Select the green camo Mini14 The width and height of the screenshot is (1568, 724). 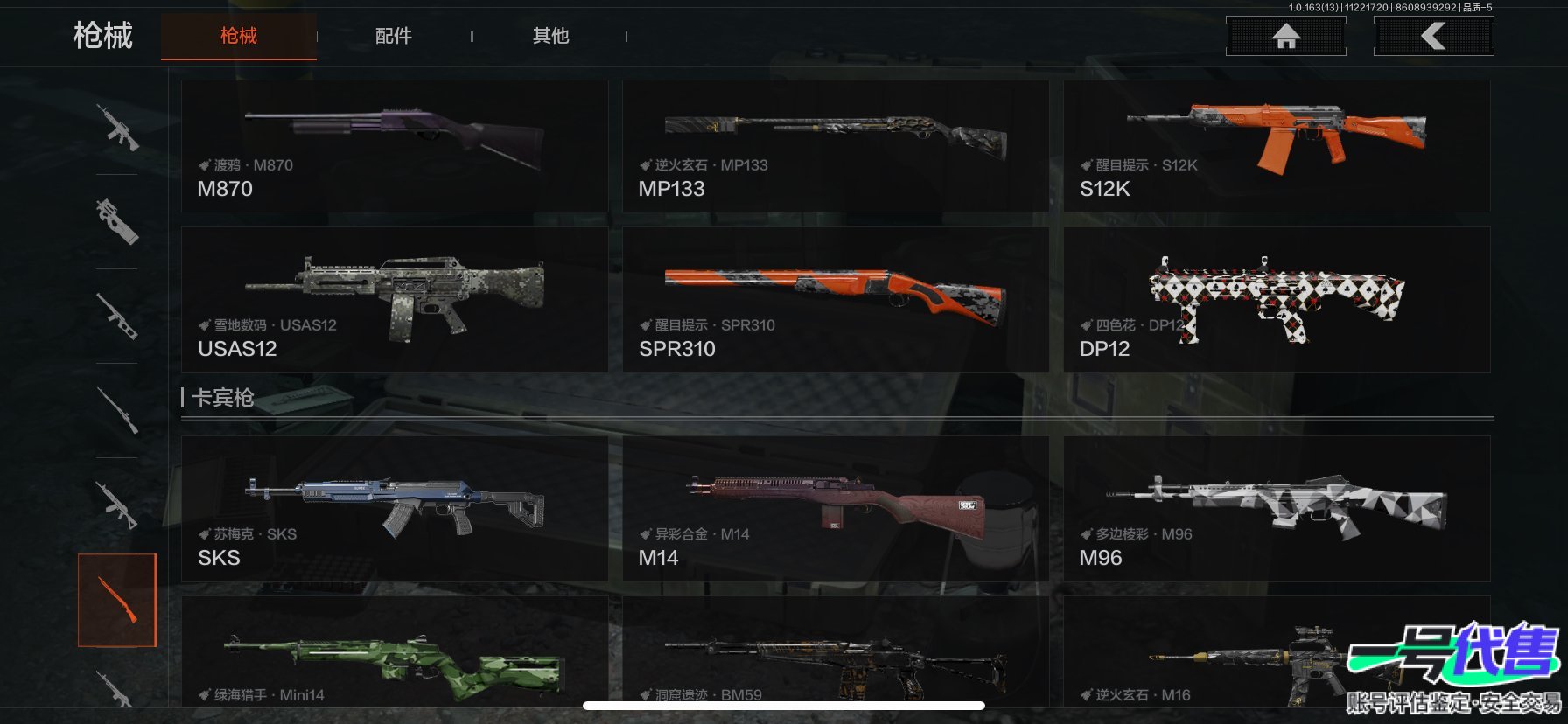point(394,656)
